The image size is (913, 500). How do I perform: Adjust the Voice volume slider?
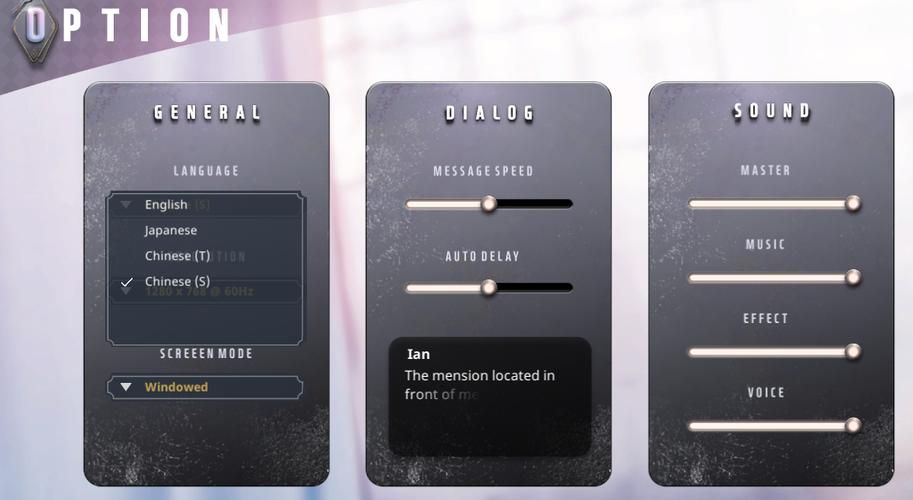tap(852, 426)
